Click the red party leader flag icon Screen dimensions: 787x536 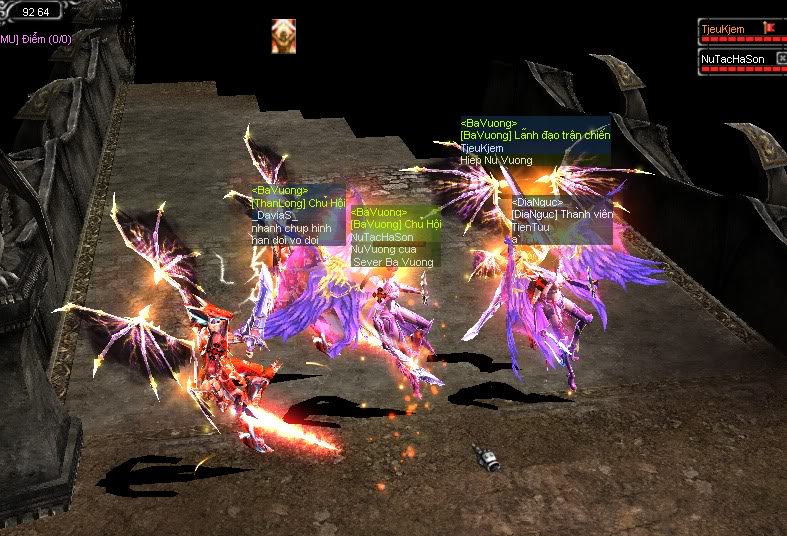(768, 28)
